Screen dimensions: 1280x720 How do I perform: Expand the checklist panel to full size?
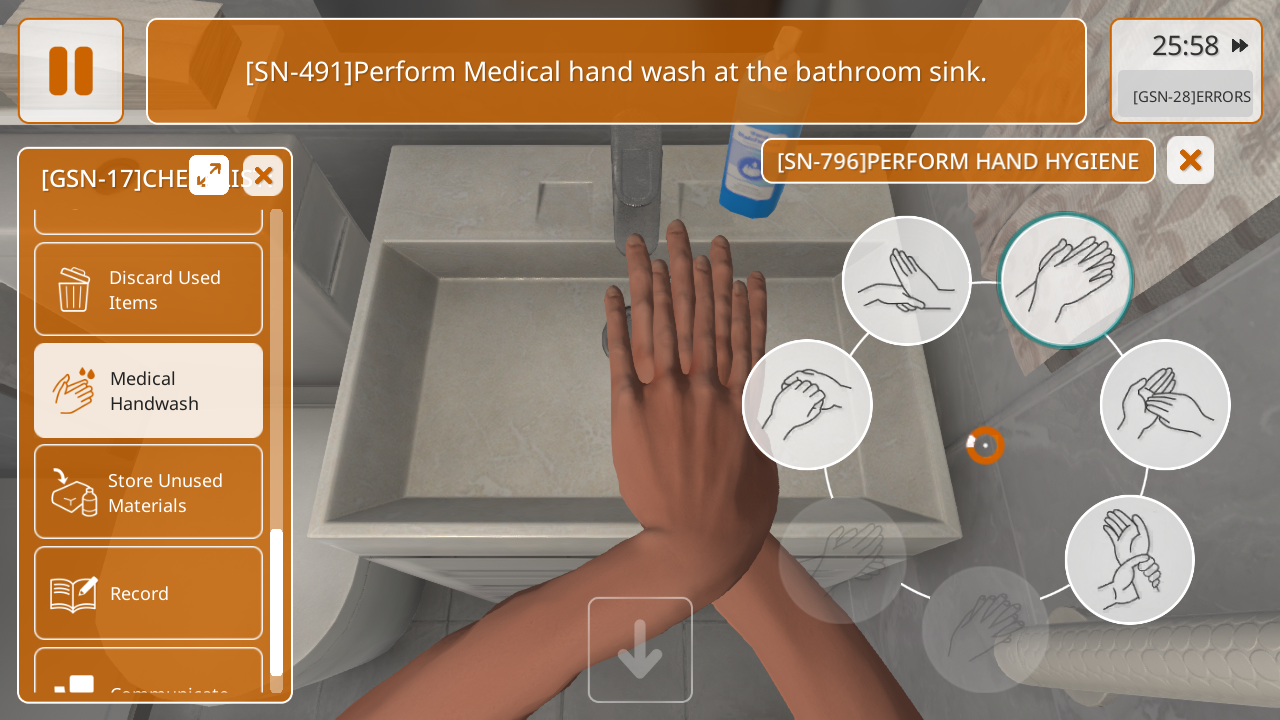(209, 175)
